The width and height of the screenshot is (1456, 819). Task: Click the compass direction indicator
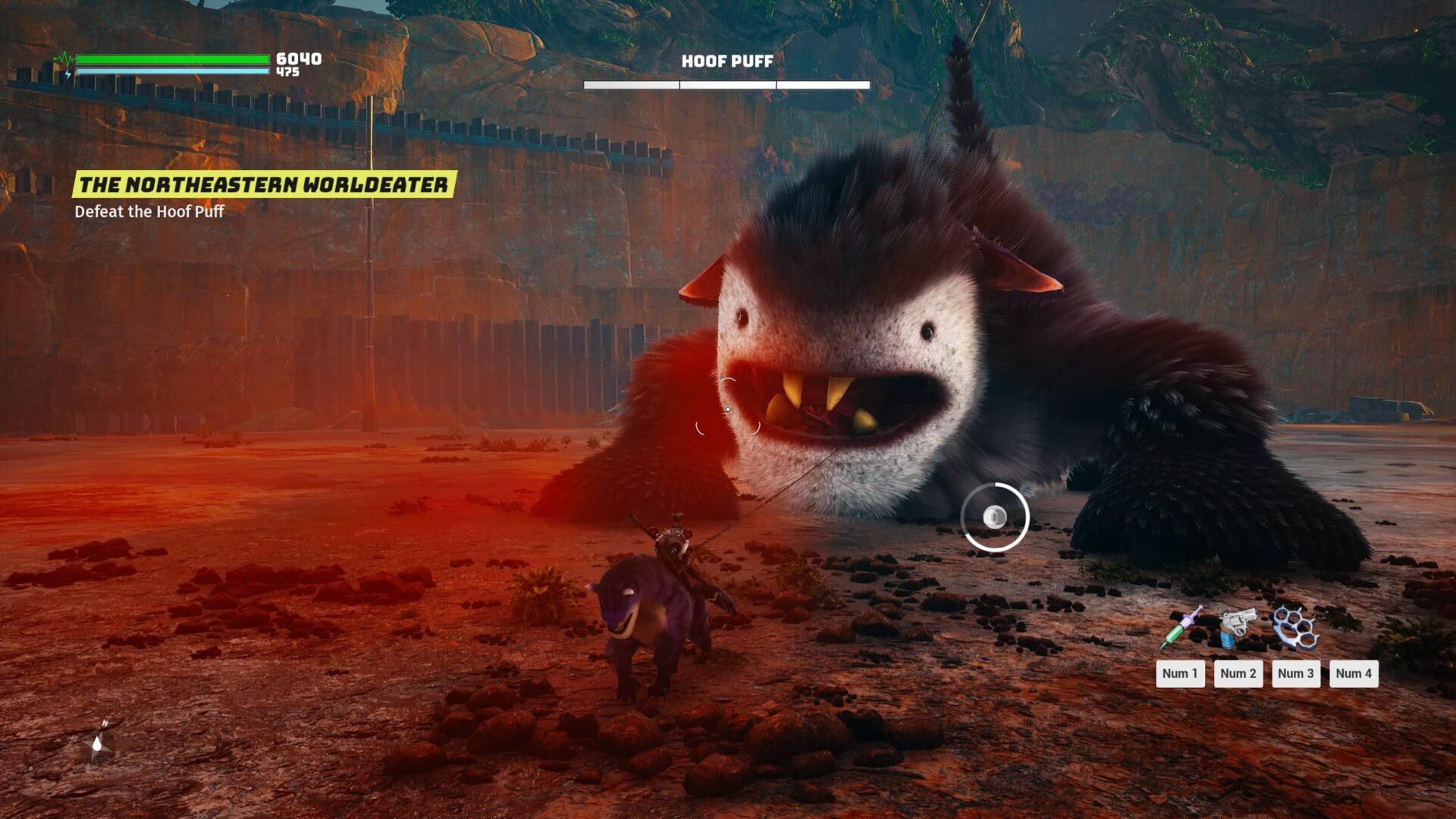click(x=99, y=741)
